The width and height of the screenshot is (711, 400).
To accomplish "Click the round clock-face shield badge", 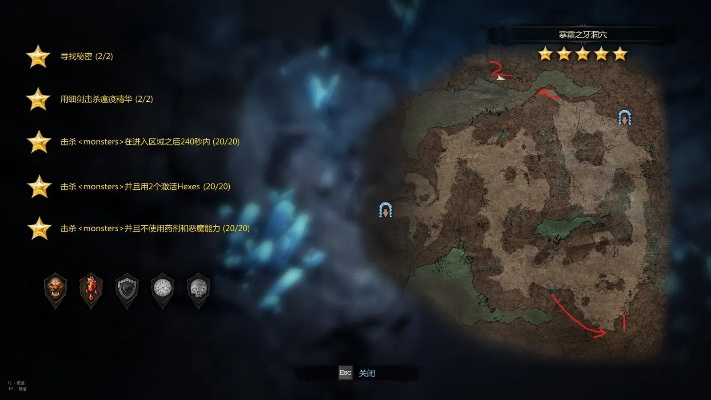I will click(162, 289).
